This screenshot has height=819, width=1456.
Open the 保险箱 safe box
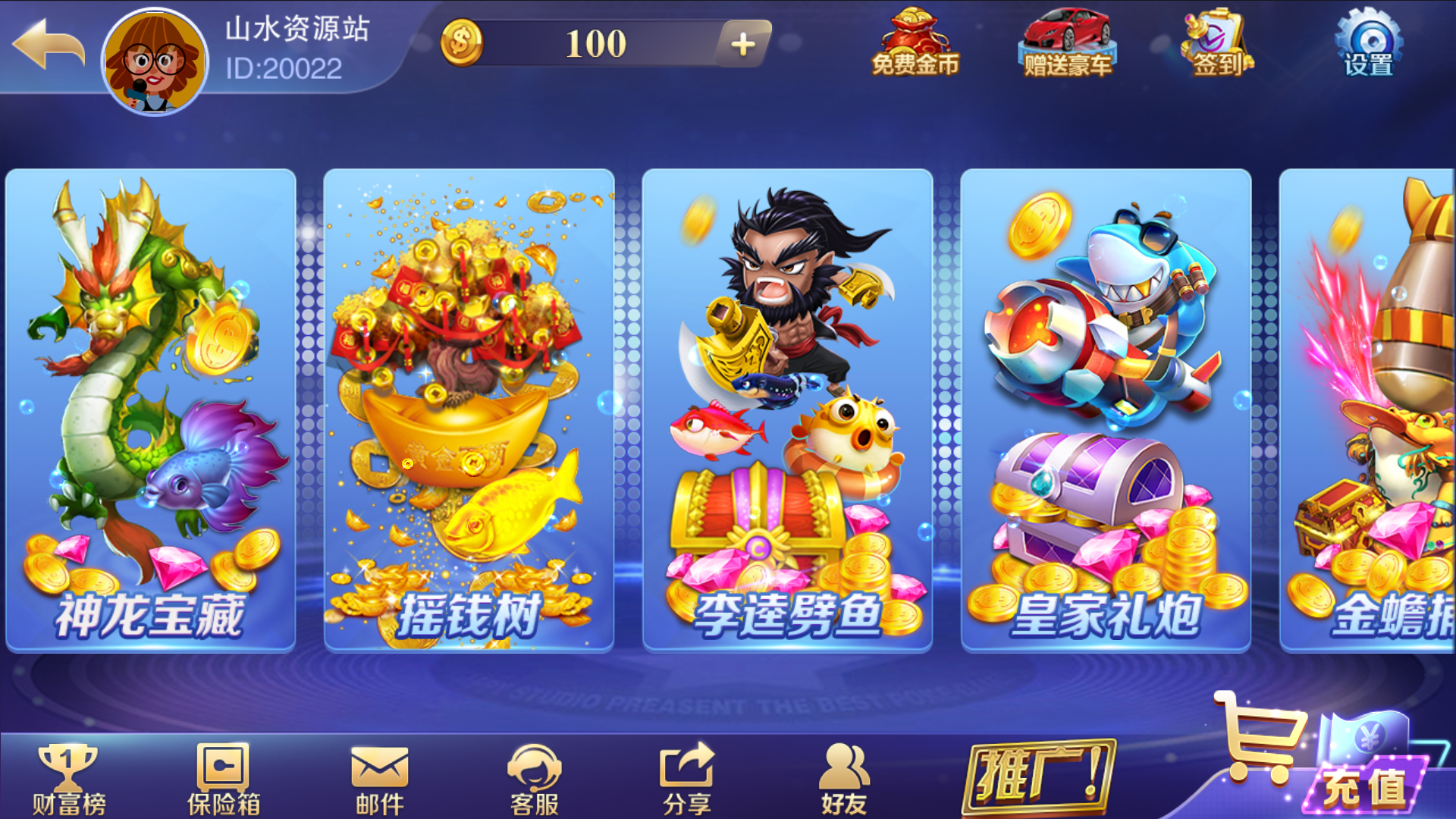(221, 773)
